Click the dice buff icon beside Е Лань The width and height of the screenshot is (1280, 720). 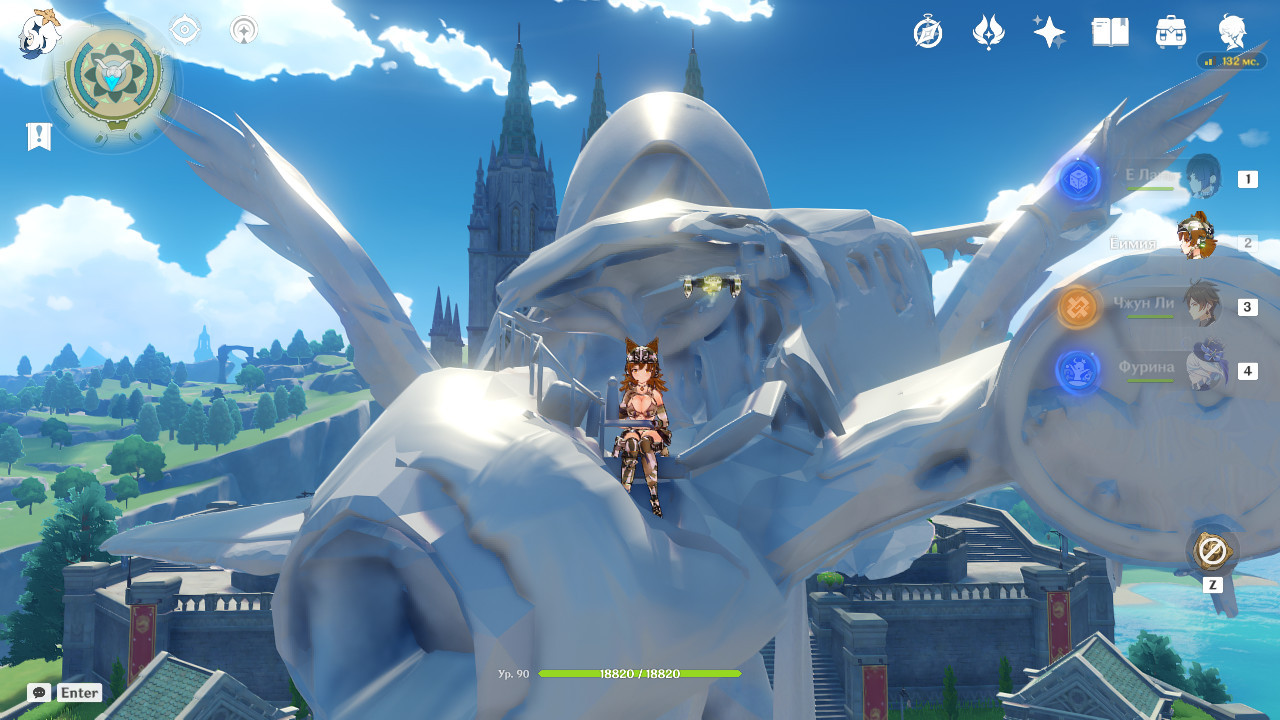[1079, 178]
